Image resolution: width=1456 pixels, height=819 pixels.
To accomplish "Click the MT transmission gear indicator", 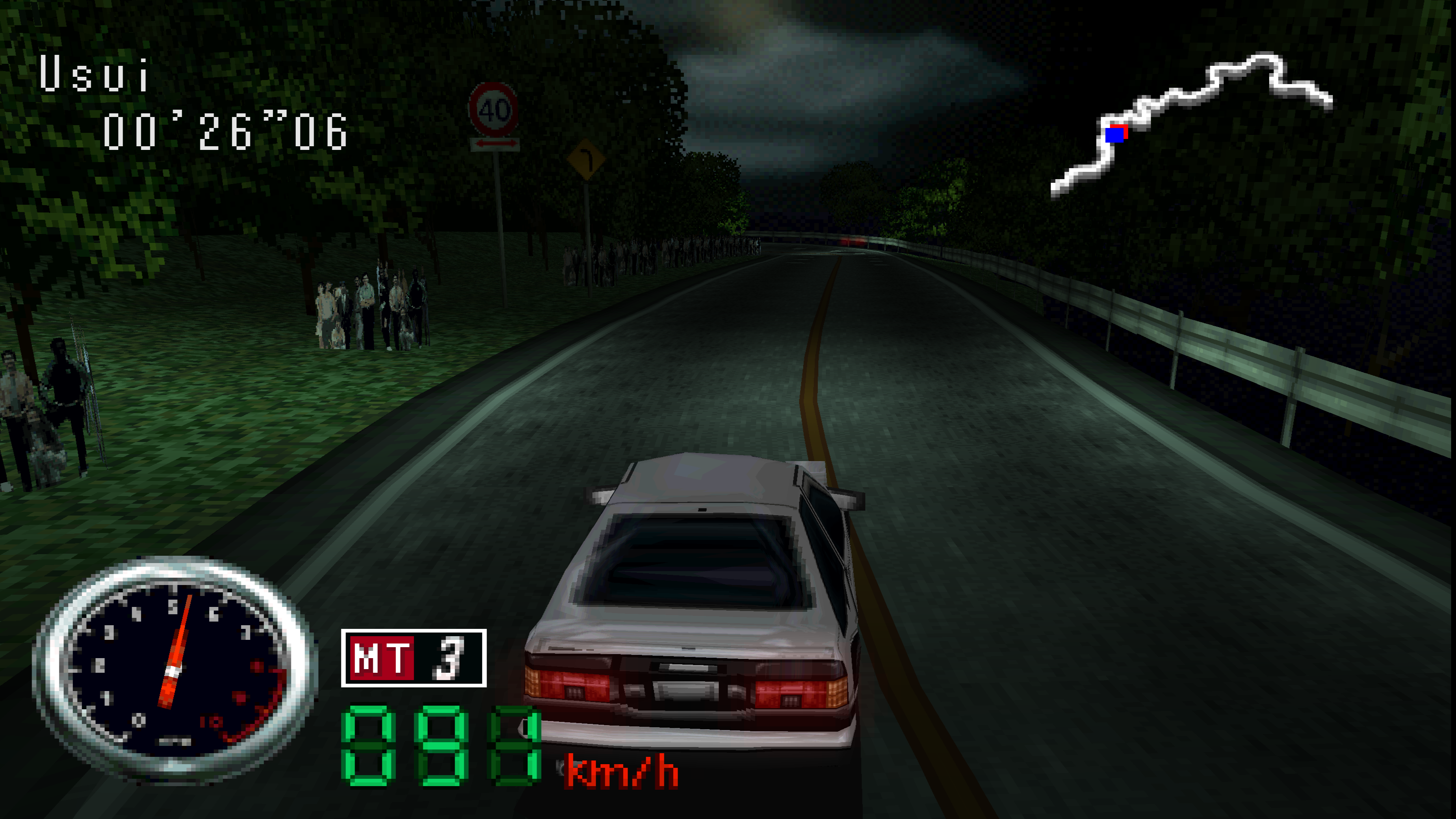I will [413, 658].
